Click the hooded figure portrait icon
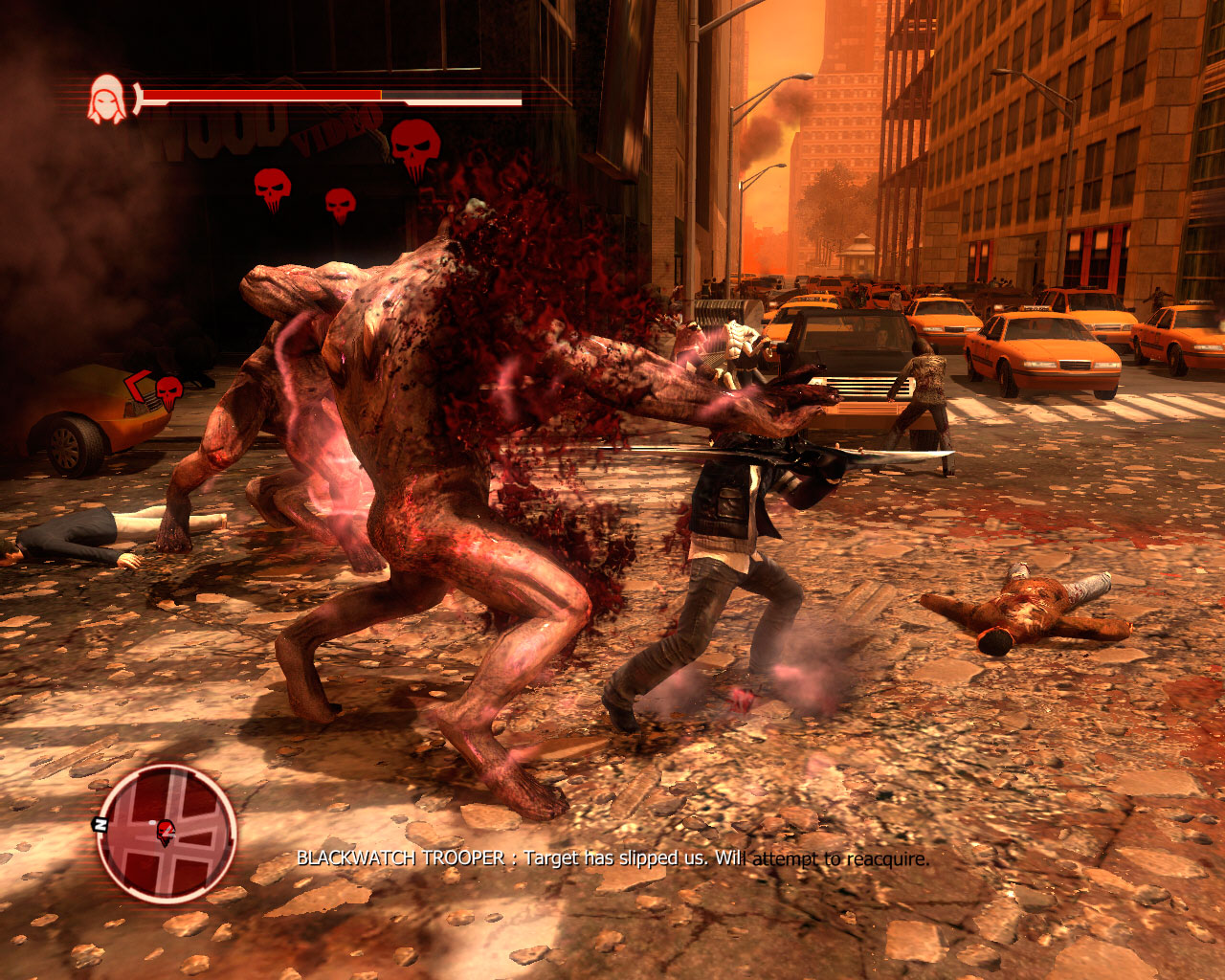The height and width of the screenshot is (980, 1225). (106, 100)
